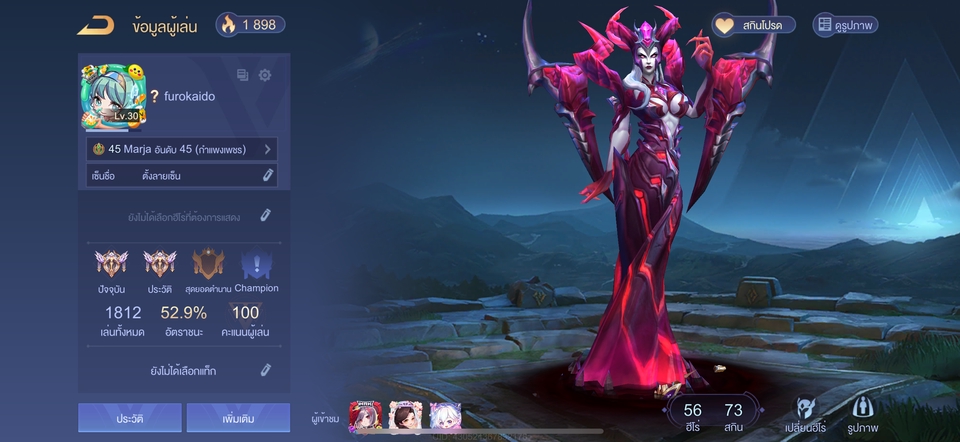Select the ปัจจุบัน current rank badge
960x442 pixels.
click(x=111, y=265)
